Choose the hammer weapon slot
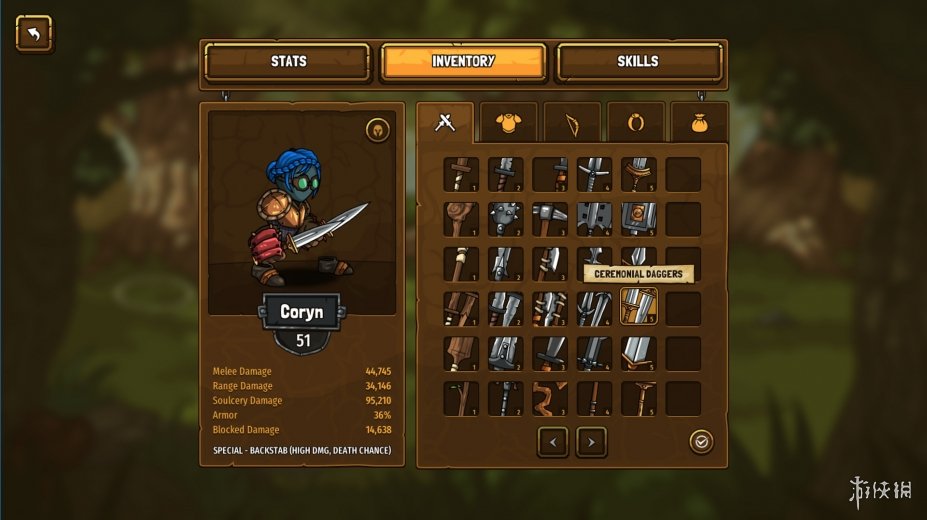 [x=549, y=219]
